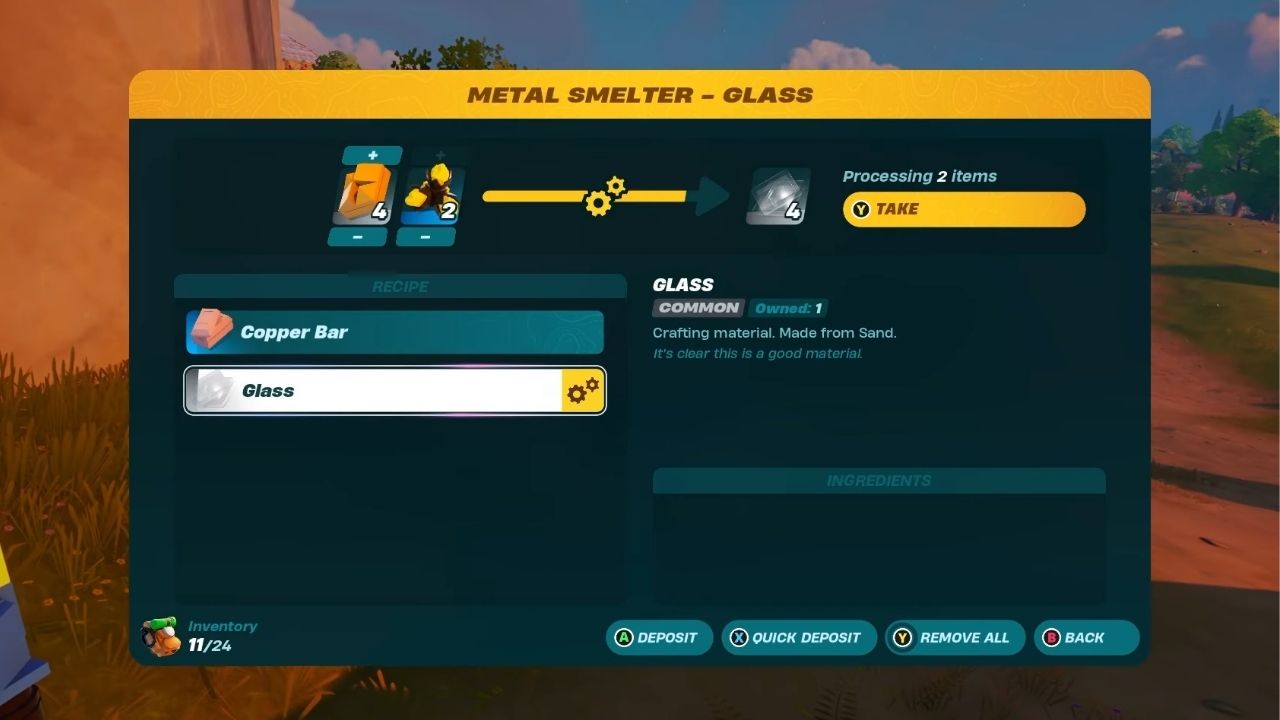Click the copper ore input slot icon
The height and width of the screenshot is (720, 1280).
362,192
